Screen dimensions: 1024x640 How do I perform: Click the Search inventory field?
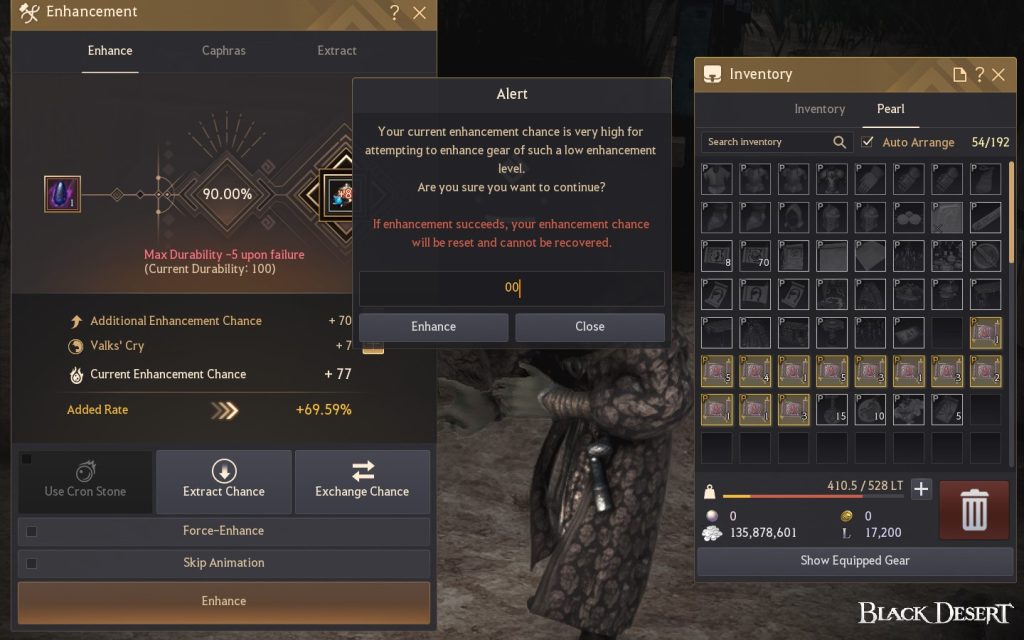tap(768, 142)
